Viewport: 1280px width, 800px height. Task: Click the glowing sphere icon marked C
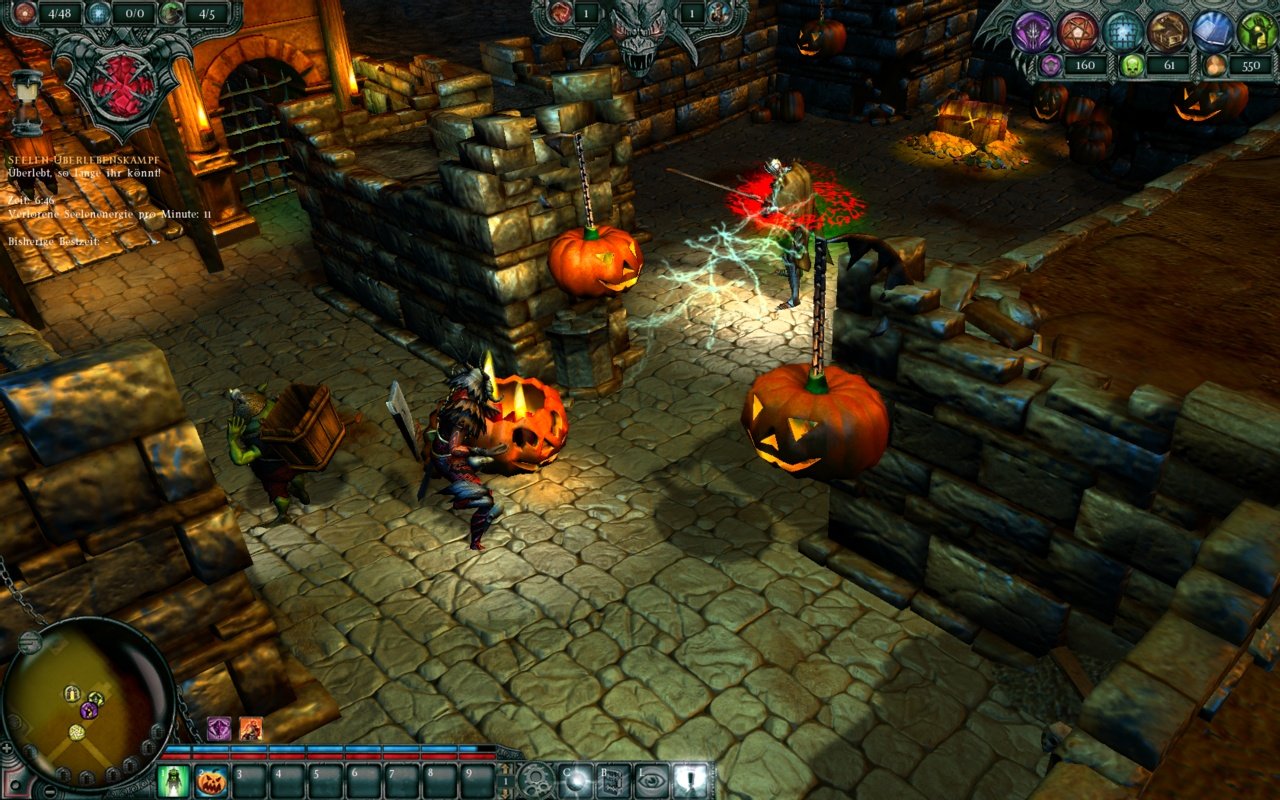point(575,778)
